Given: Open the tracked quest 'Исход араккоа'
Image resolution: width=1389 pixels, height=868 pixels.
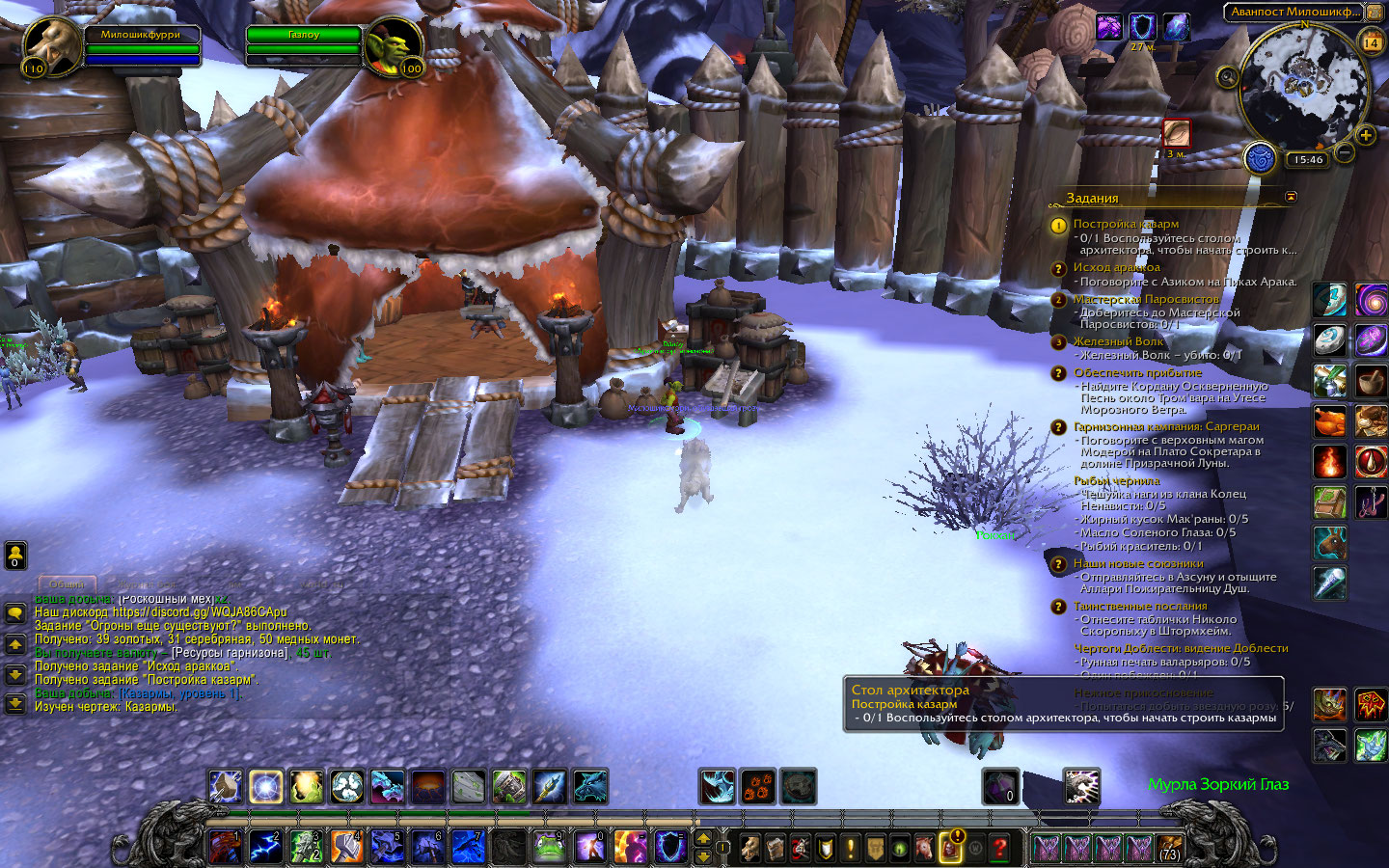Looking at the screenshot, I should [x=1116, y=267].
